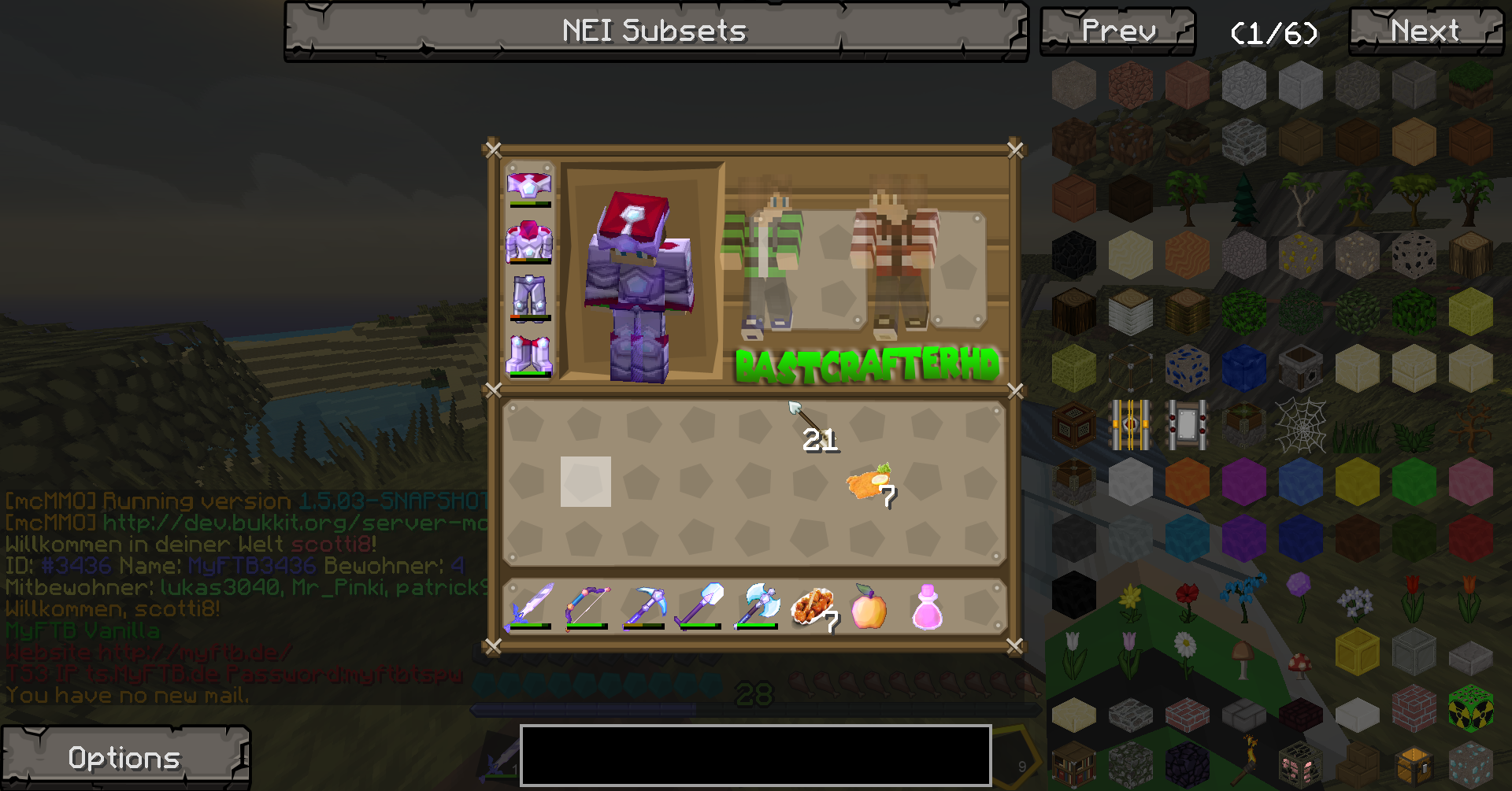Open the NEI Options menu
The height and width of the screenshot is (791, 1512).
[x=125, y=757]
